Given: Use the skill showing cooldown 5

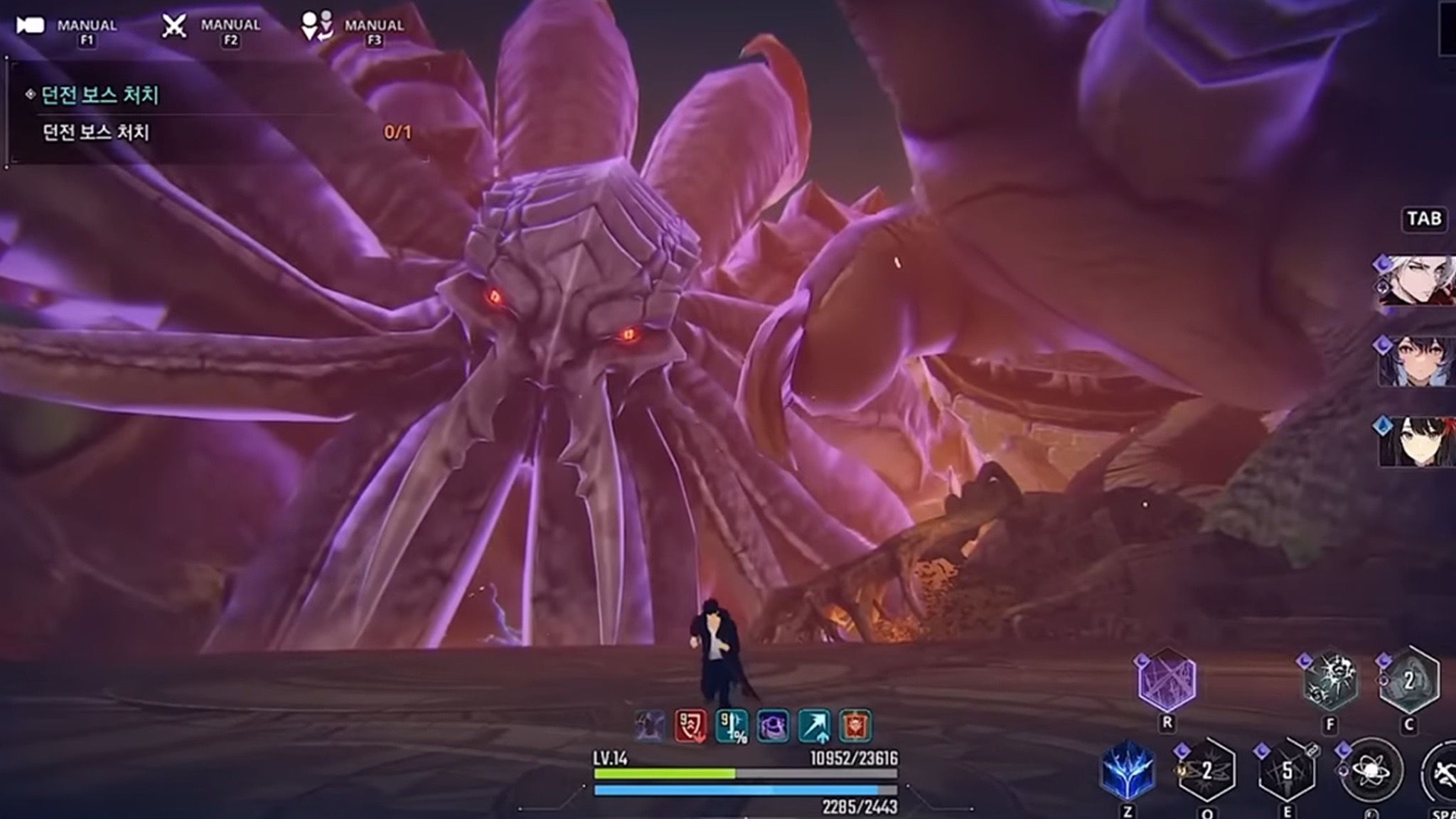Looking at the screenshot, I should (x=1286, y=771).
